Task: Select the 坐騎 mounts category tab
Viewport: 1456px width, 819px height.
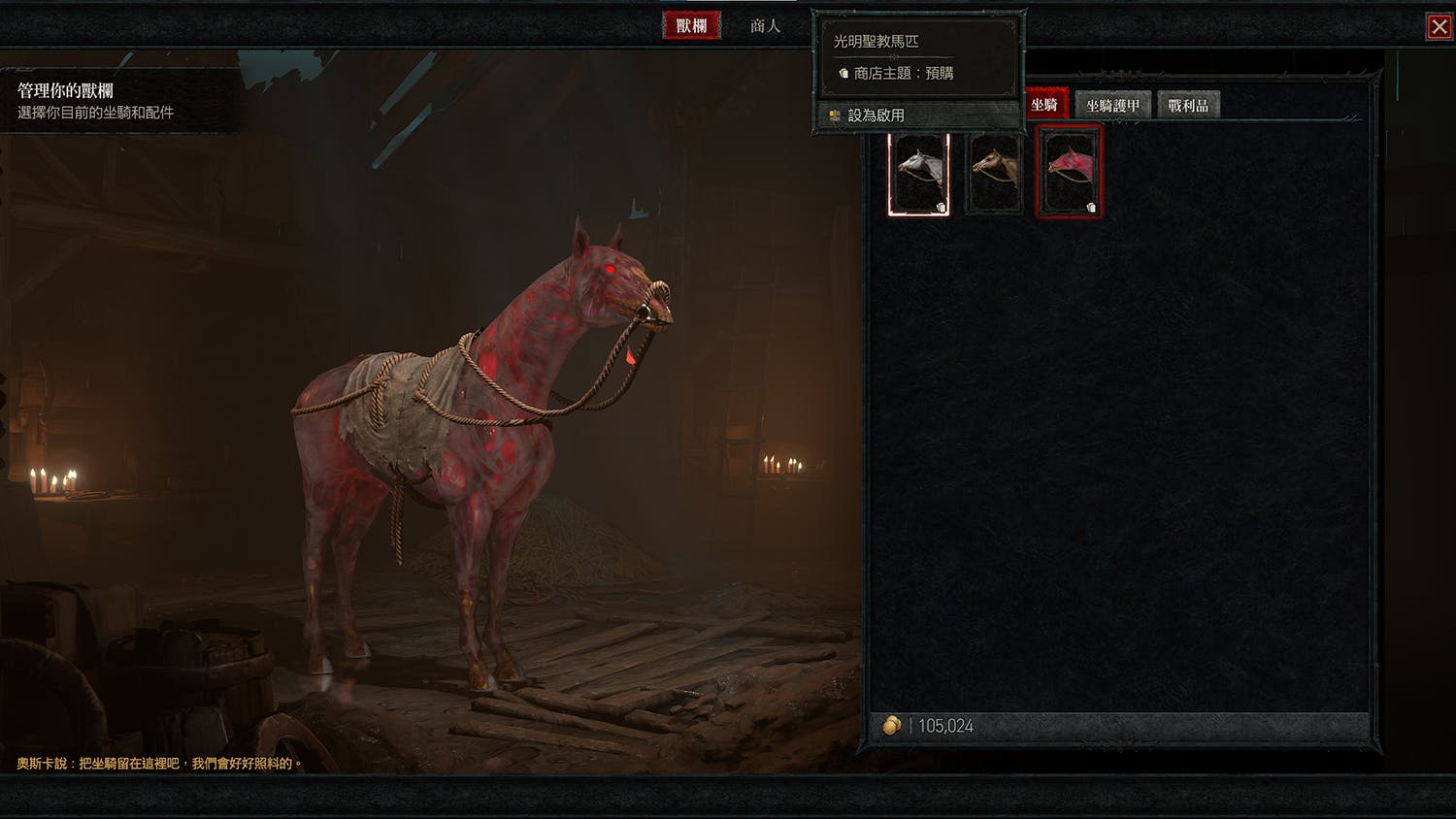Action: pyautogui.click(x=1045, y=105)
